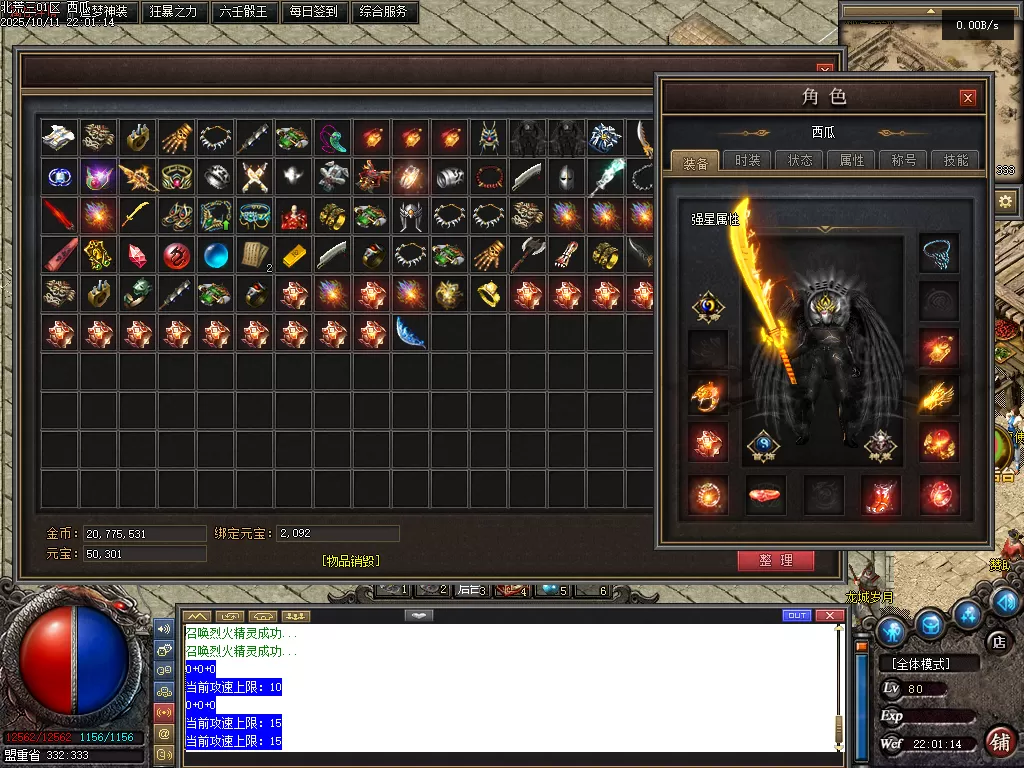Image resolution: width=1024 pixels, height=768 pixels.
Task: Open the 六壬骰王 menu
Action: tap(243, 13)
